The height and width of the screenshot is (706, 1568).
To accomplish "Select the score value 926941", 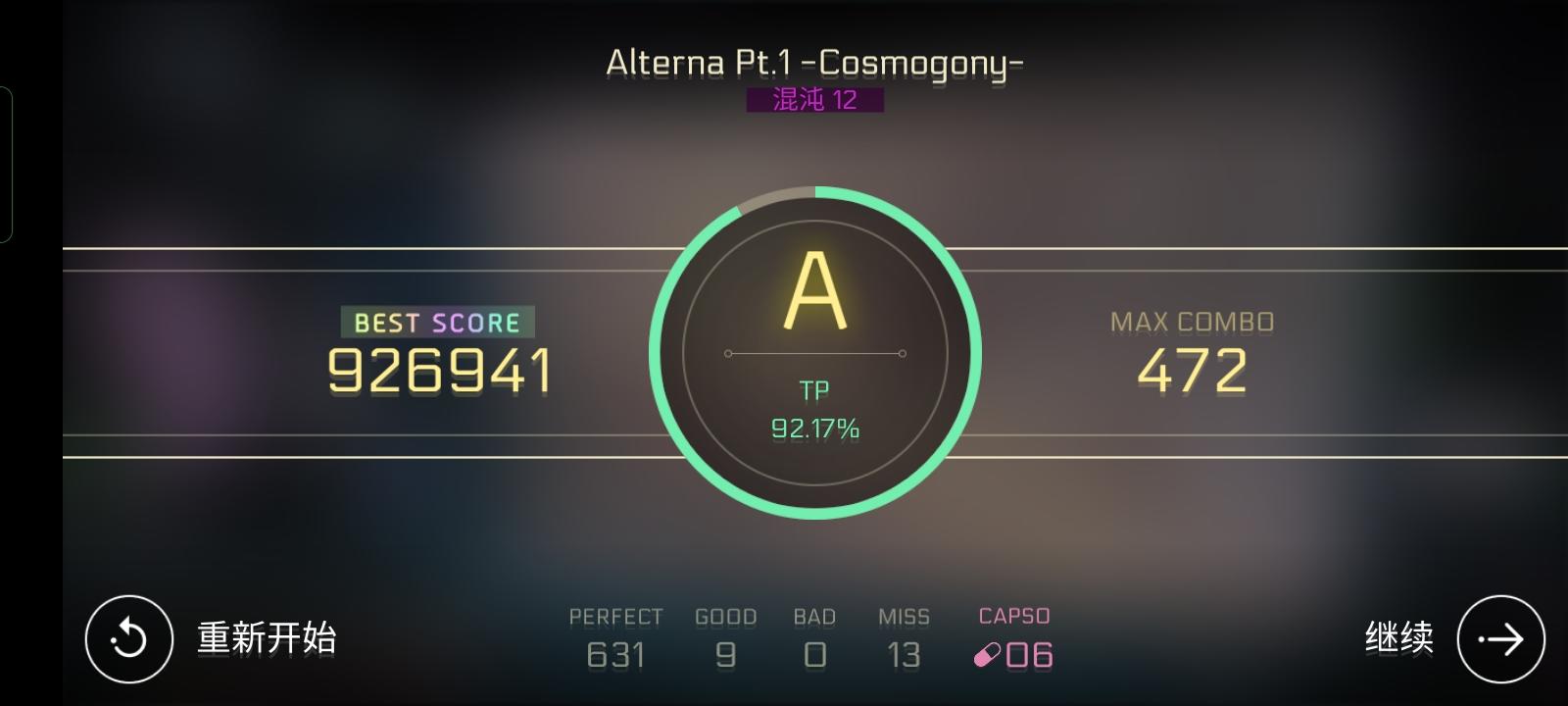I will [x=437, y=371].
